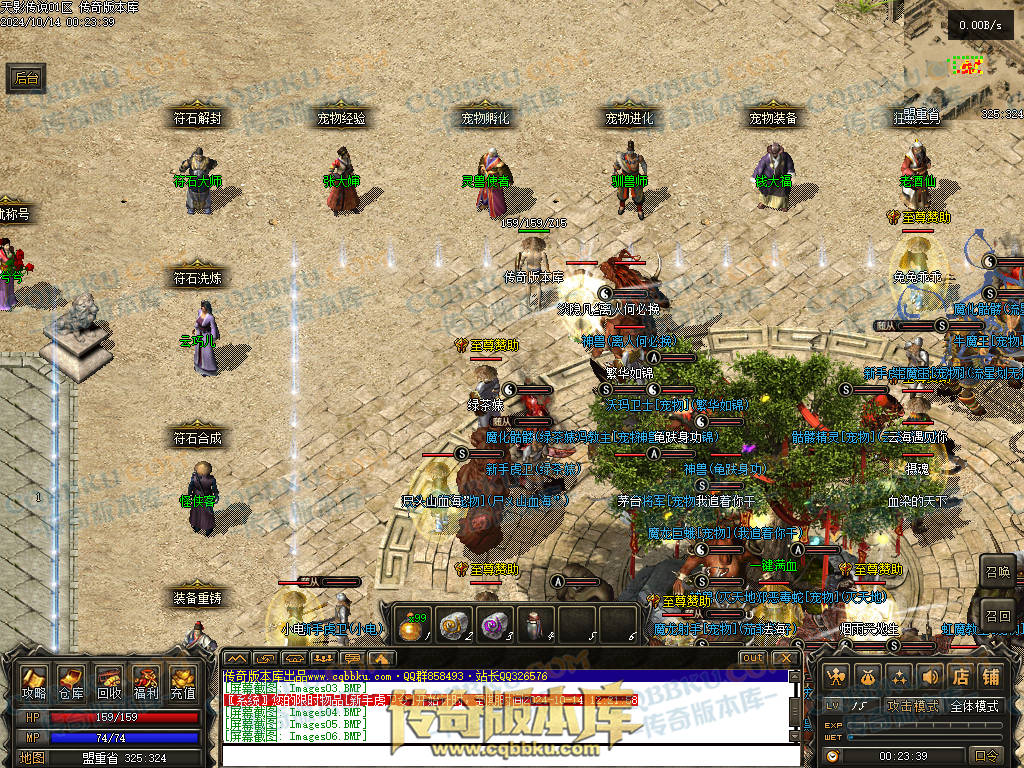The image size is (1024, 768).
Task: Open the 充值 recharge menu
Action: point(183,682)
